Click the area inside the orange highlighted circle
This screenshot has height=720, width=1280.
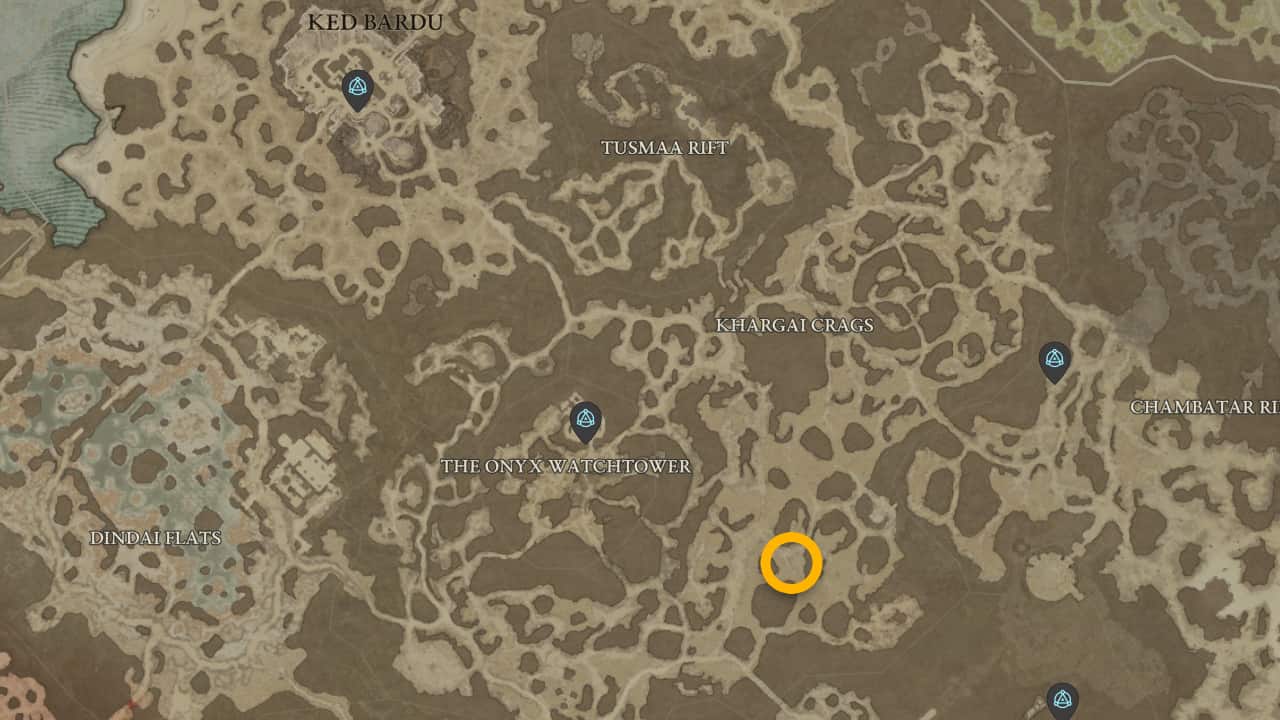pyautogui.click(x=792, y=563)
